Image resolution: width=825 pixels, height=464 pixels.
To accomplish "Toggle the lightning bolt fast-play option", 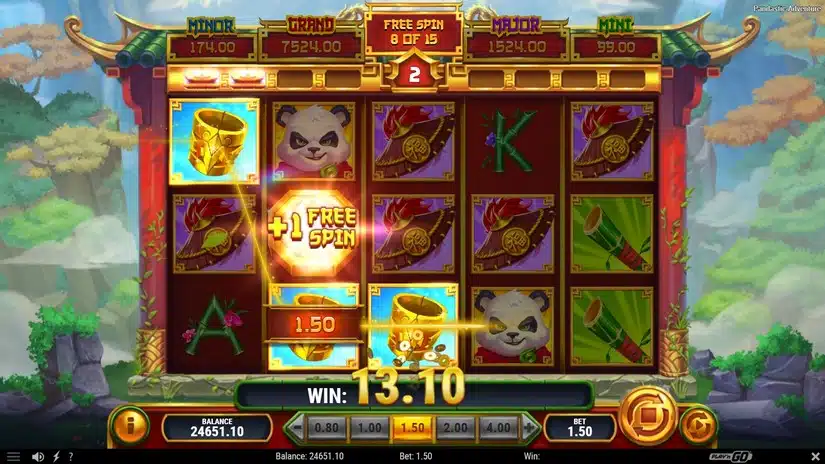I will pos(56,457).
